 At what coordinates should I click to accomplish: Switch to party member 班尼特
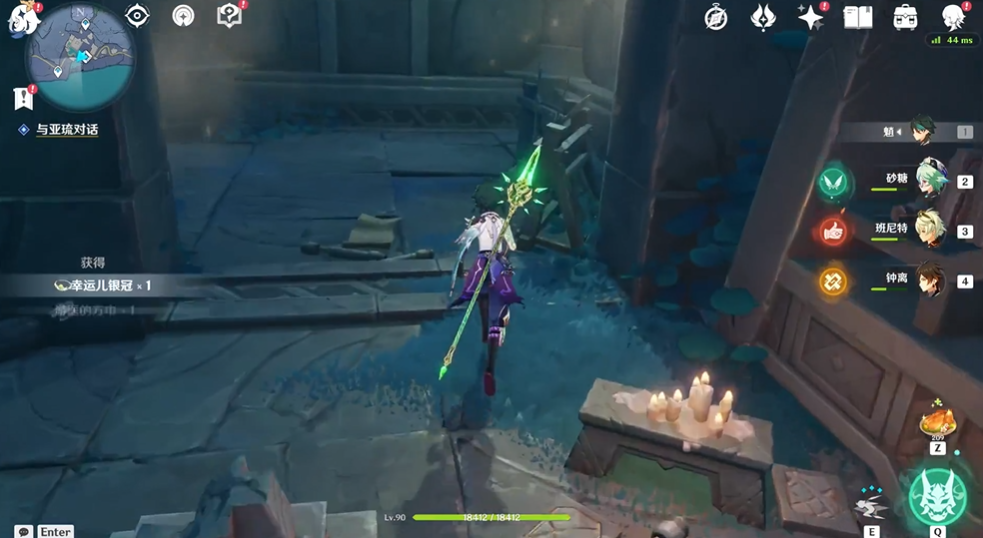931,229
